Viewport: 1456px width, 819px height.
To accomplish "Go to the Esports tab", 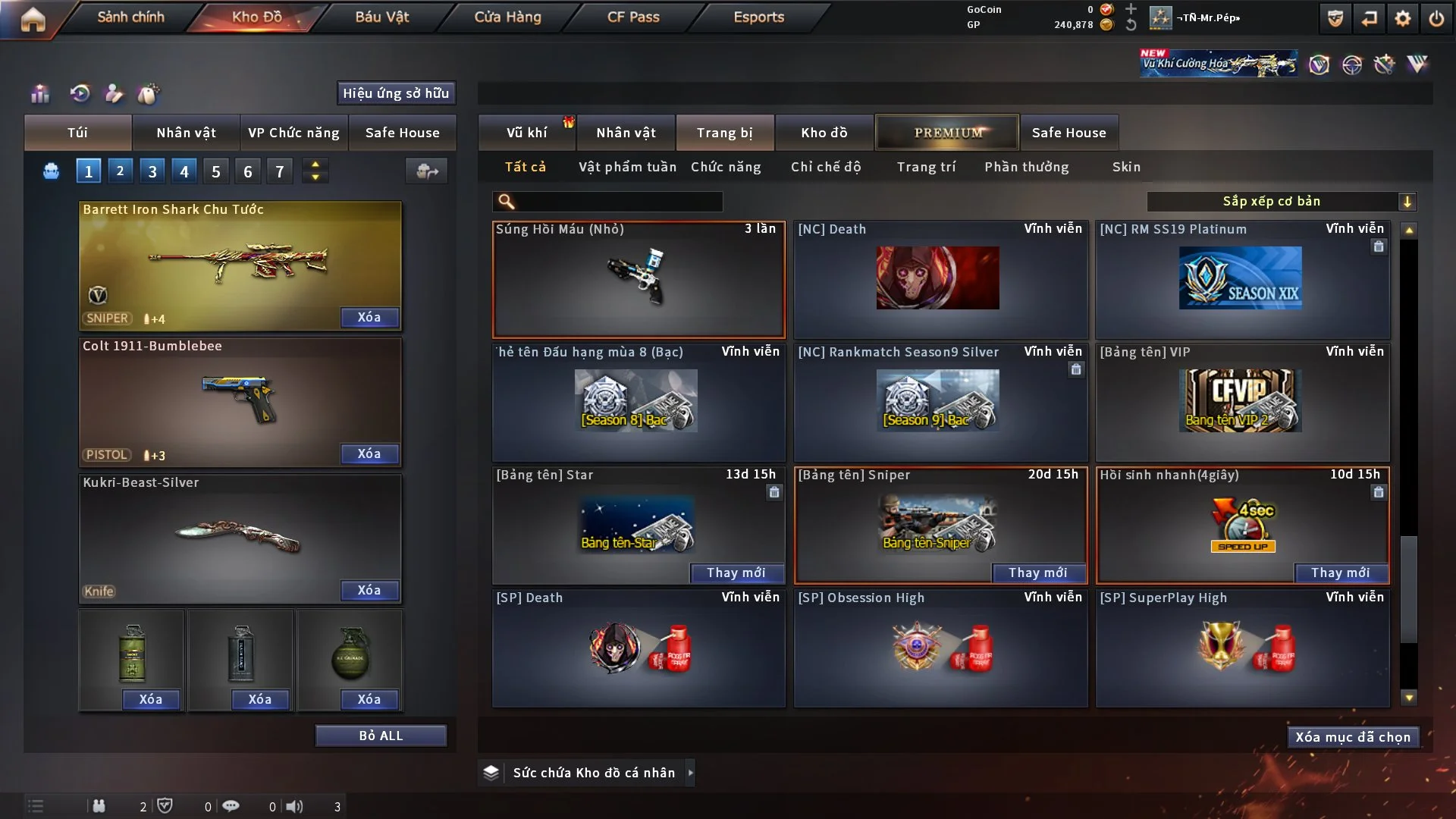I will 758,17.
